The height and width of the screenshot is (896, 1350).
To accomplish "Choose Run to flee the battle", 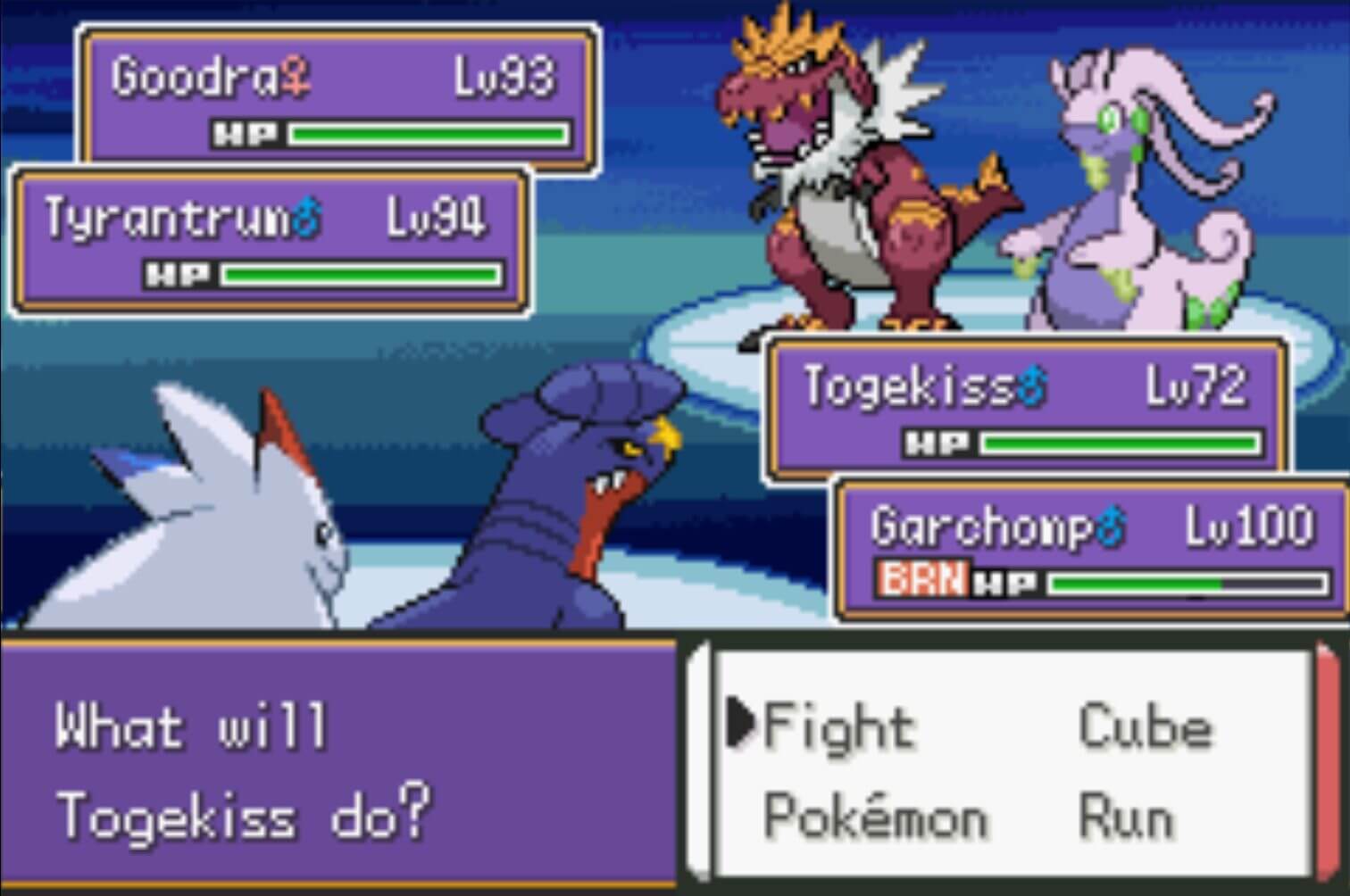I will (x=1127, y=812).
